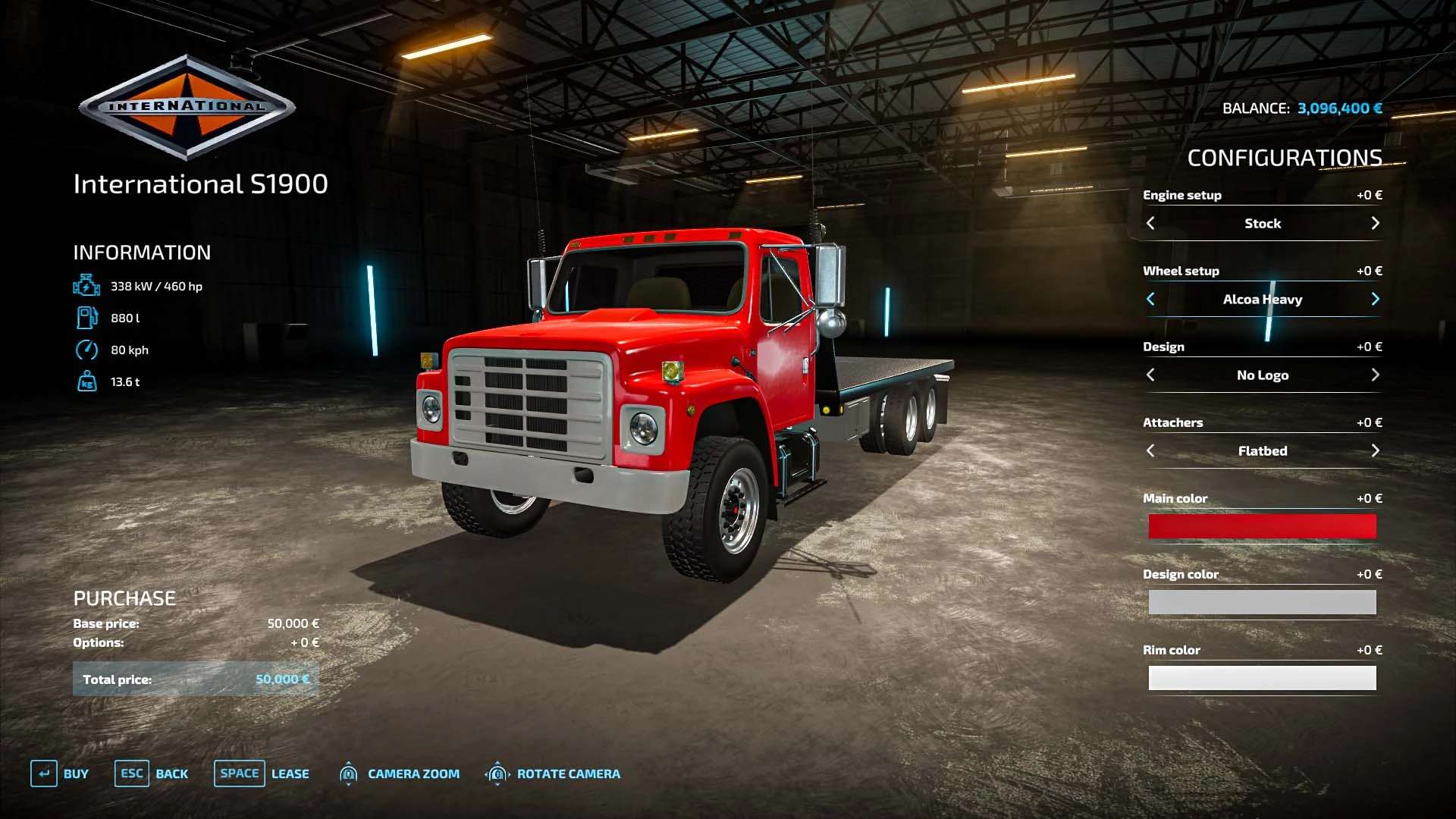Open the red Main color swatch
Image resolution: width=1456 pixels, height=819 pixels.
[1262, 526]
